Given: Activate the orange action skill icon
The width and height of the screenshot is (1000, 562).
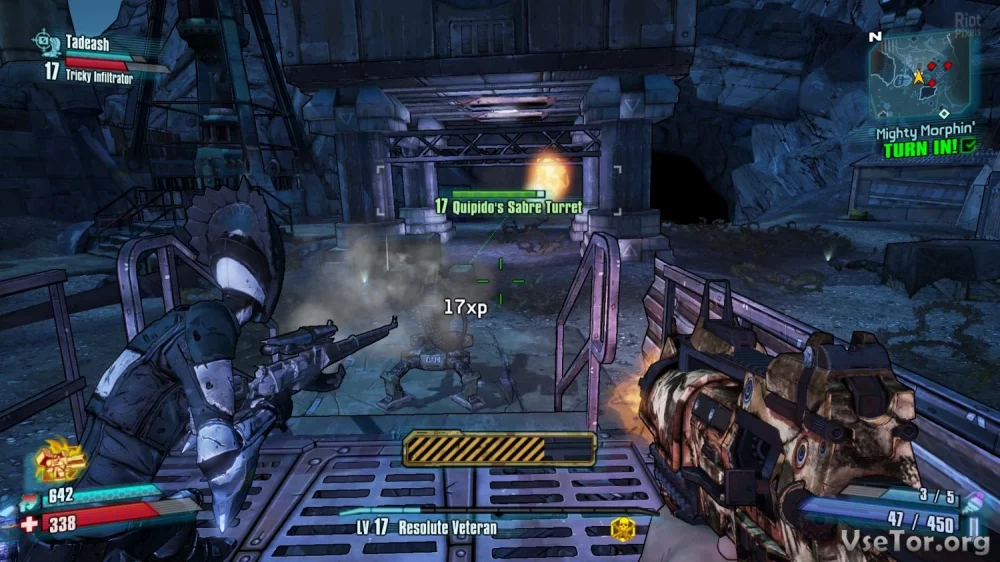Looking at the screenshot, I should pyautogui.click(x=60, y=463).
